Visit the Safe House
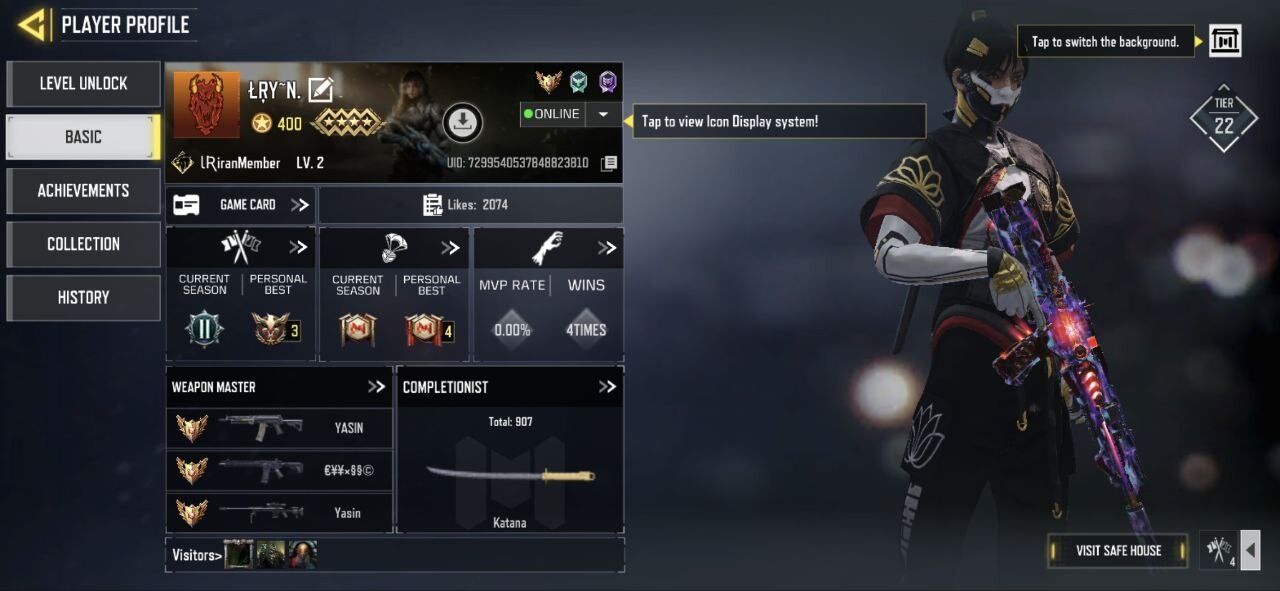The width and height of the screenshot is (1280, 591). tap(1118, 550)
